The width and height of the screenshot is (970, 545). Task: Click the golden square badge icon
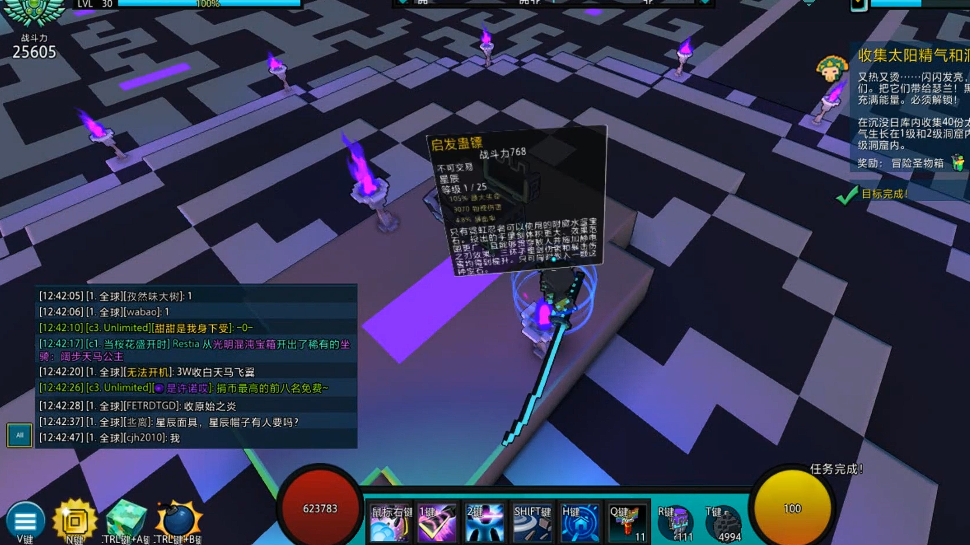75,520
